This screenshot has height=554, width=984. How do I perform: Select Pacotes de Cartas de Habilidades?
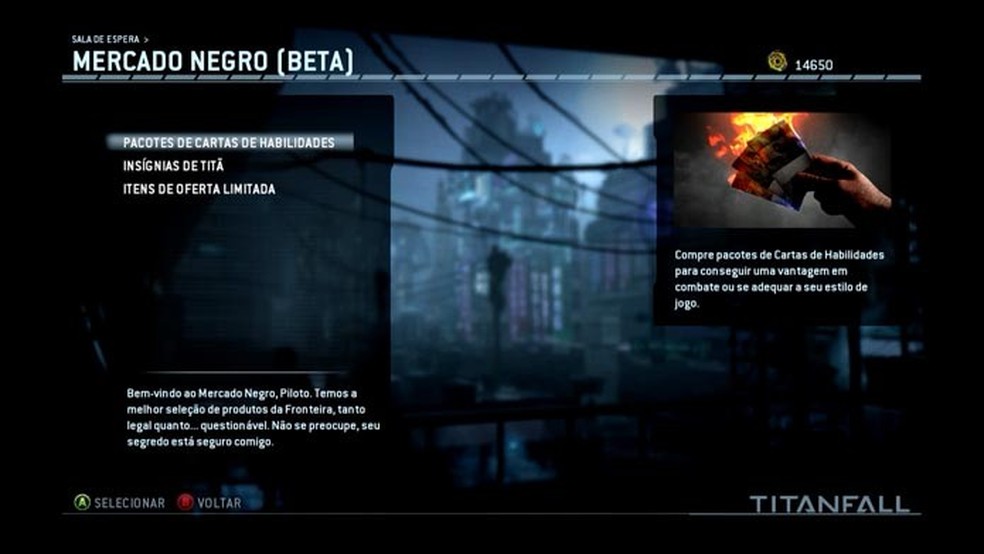[x=228, y=142]
